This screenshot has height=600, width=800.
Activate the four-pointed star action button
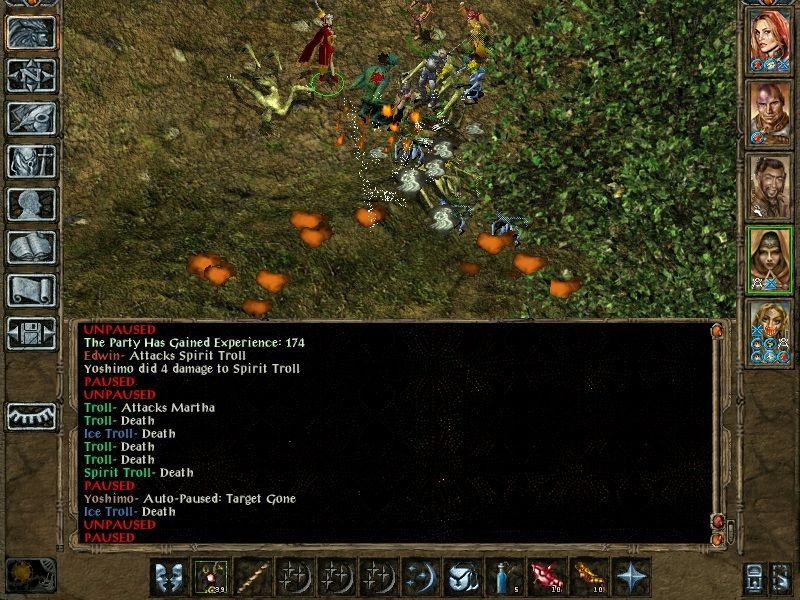pos(631,577)
